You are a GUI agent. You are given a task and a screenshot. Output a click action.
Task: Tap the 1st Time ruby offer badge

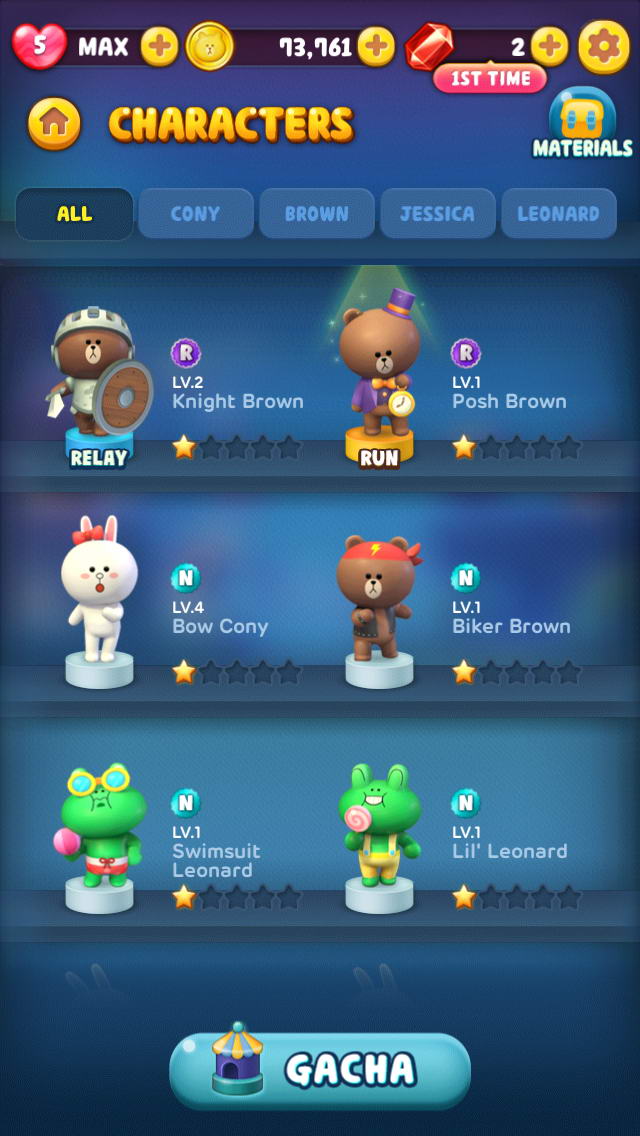(489, 78)
